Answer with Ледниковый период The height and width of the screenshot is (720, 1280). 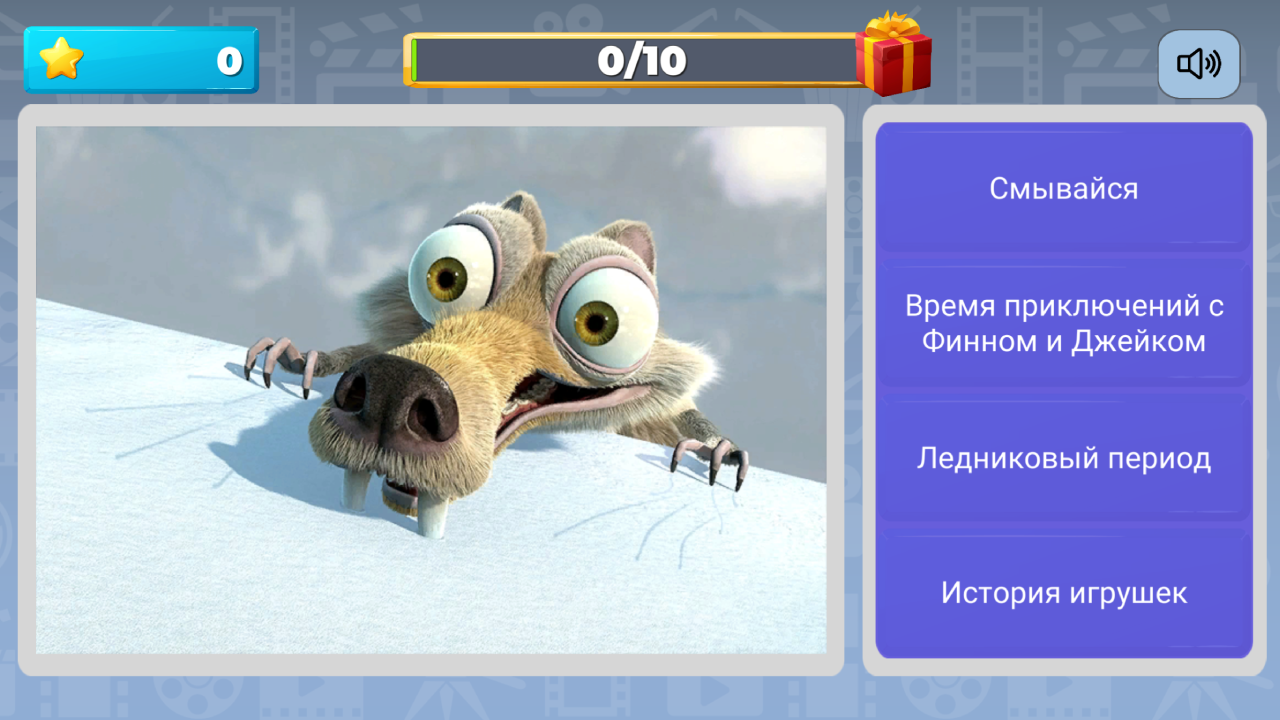(1063, 458)
